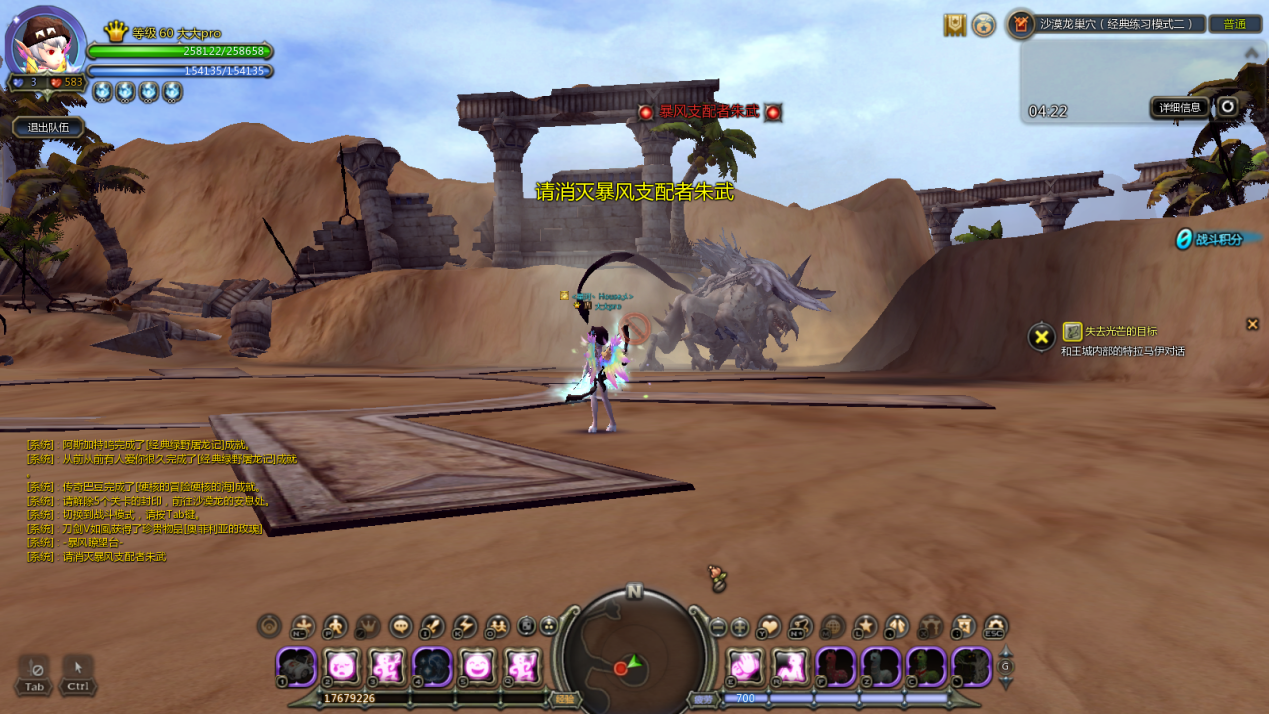The height and width of the screenshot is (714, 1269).
Task: Close the 失去光芒的目标 quest tracker
Action: tap(1252, 324)
